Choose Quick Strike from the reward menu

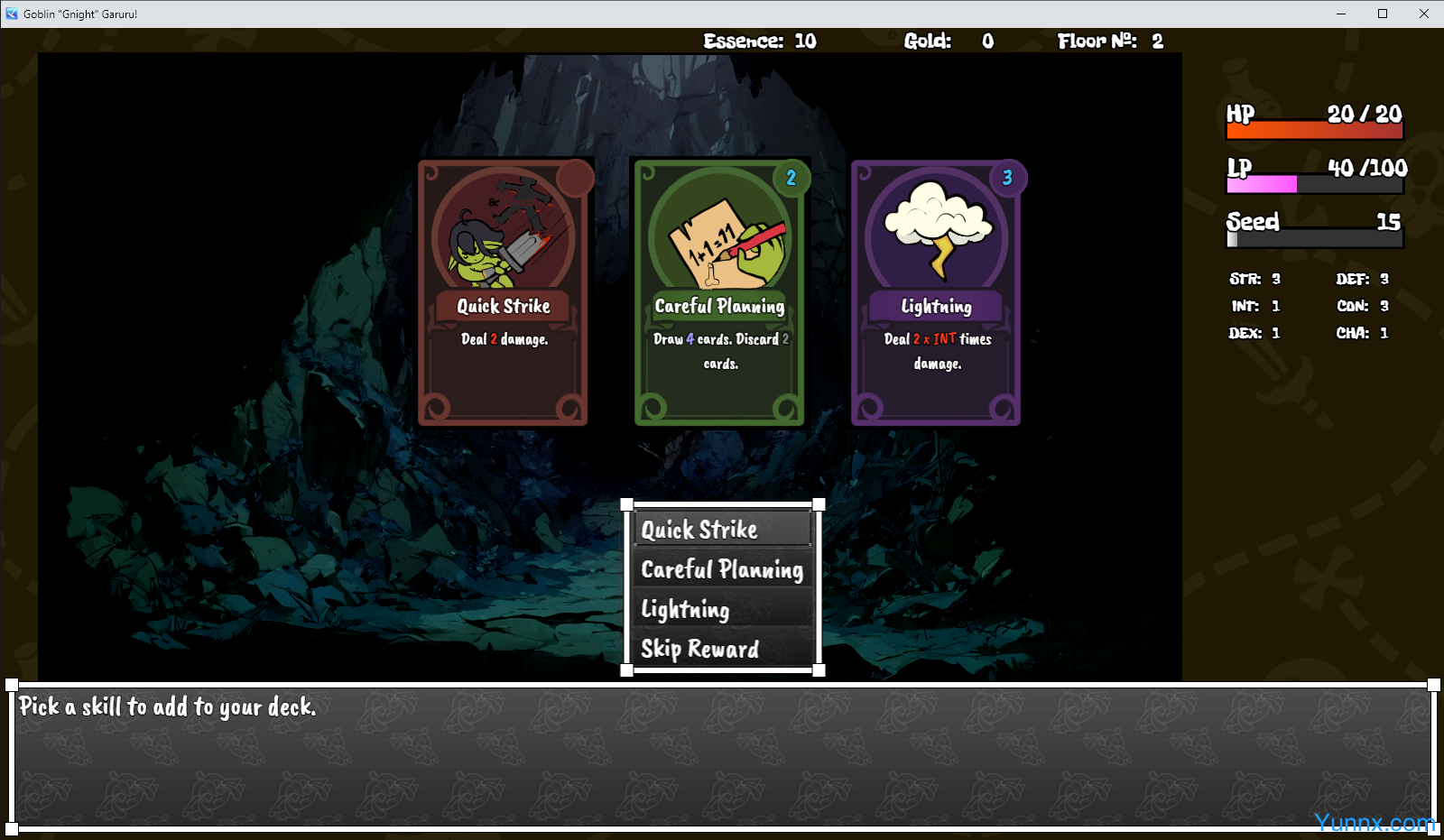coord(721,530)
